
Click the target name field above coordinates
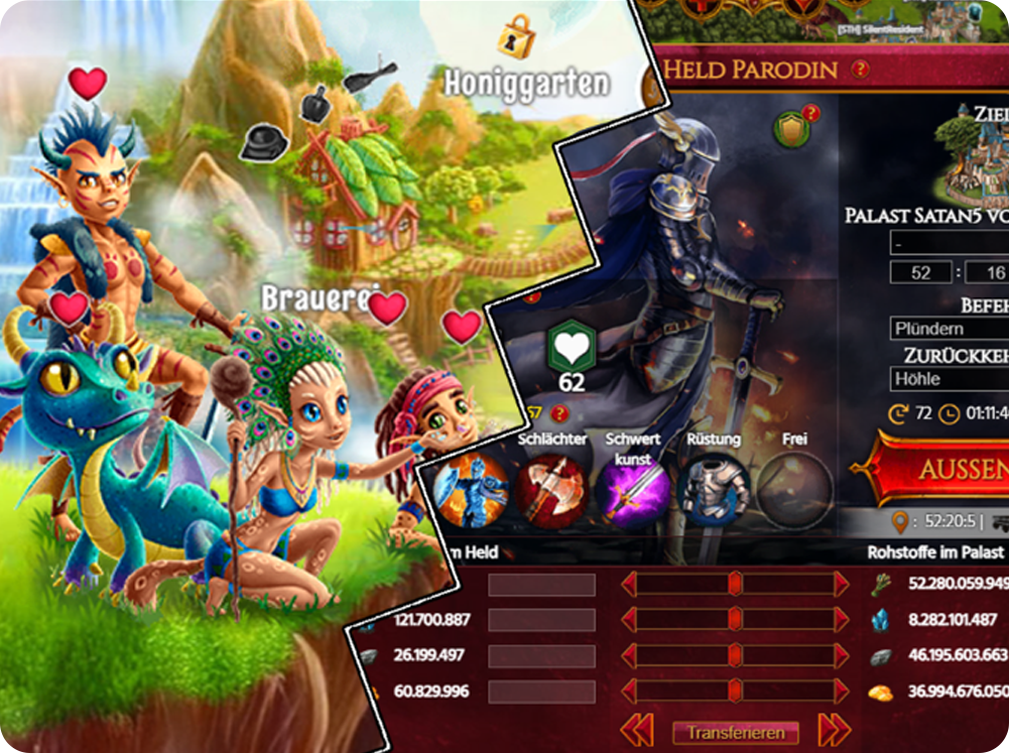pyautogui.click(x=949, y=243)
